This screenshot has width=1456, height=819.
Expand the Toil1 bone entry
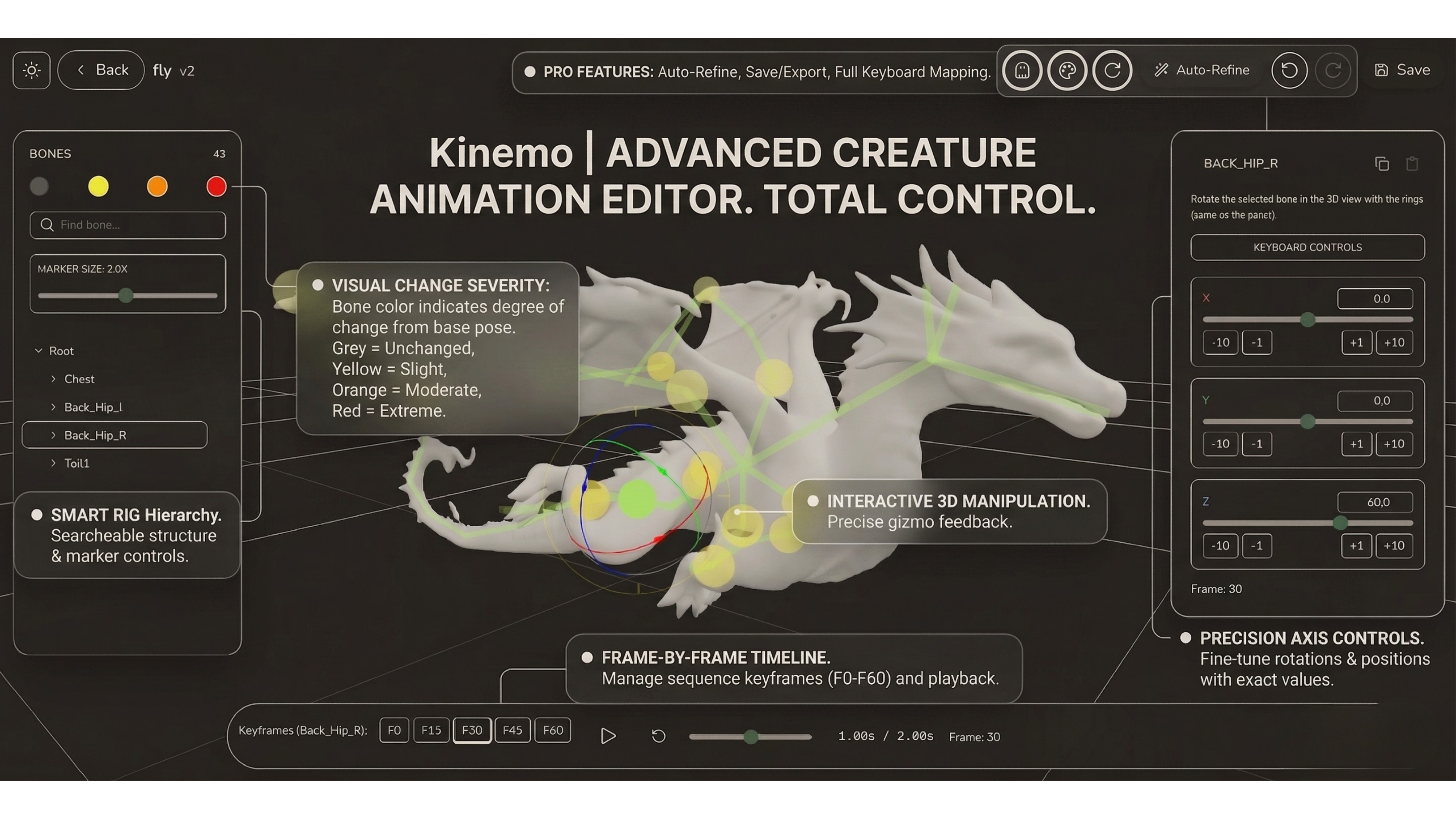pos(54,463)
